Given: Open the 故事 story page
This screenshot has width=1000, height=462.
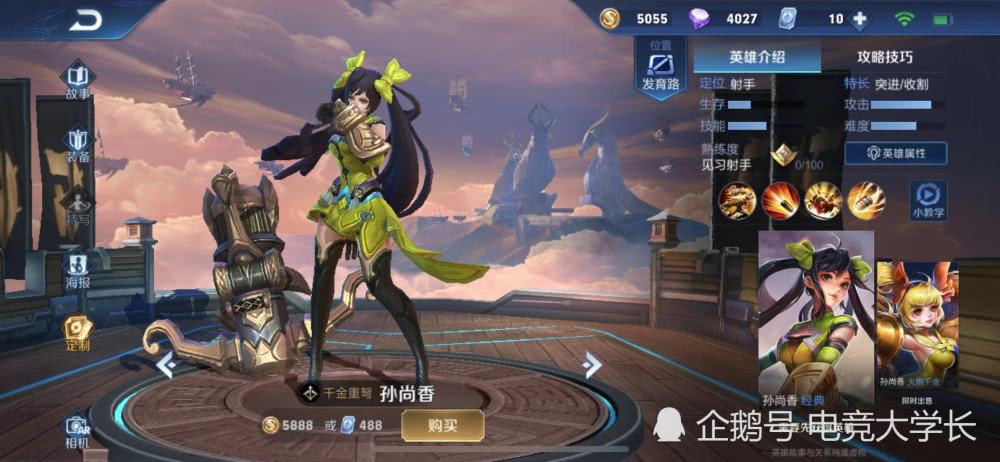Looking at the screenshot, I should point(77,80).
